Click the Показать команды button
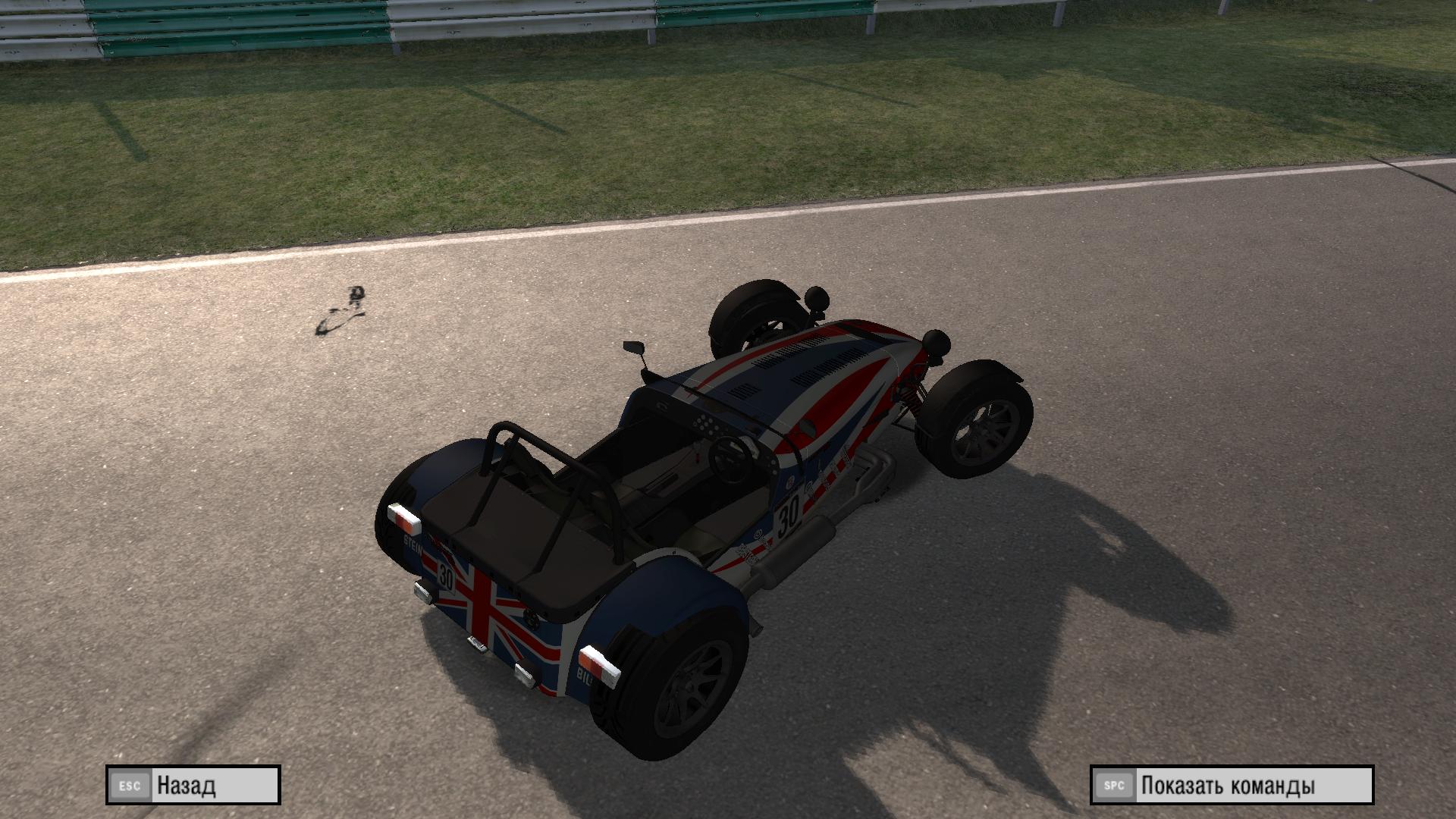 tap(1232, 785)
